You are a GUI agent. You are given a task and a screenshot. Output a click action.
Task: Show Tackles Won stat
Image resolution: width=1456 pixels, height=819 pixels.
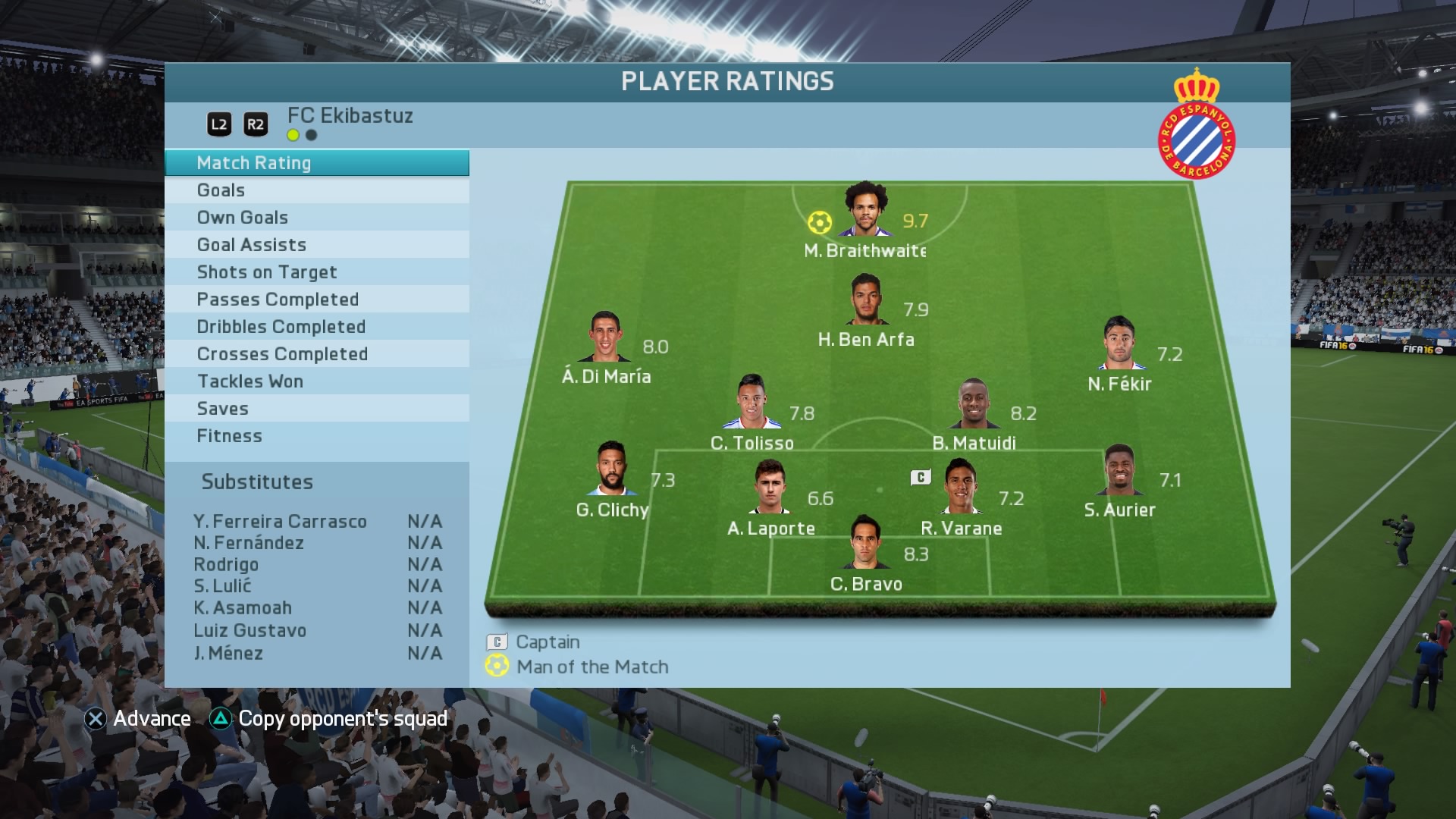[316, 381]
